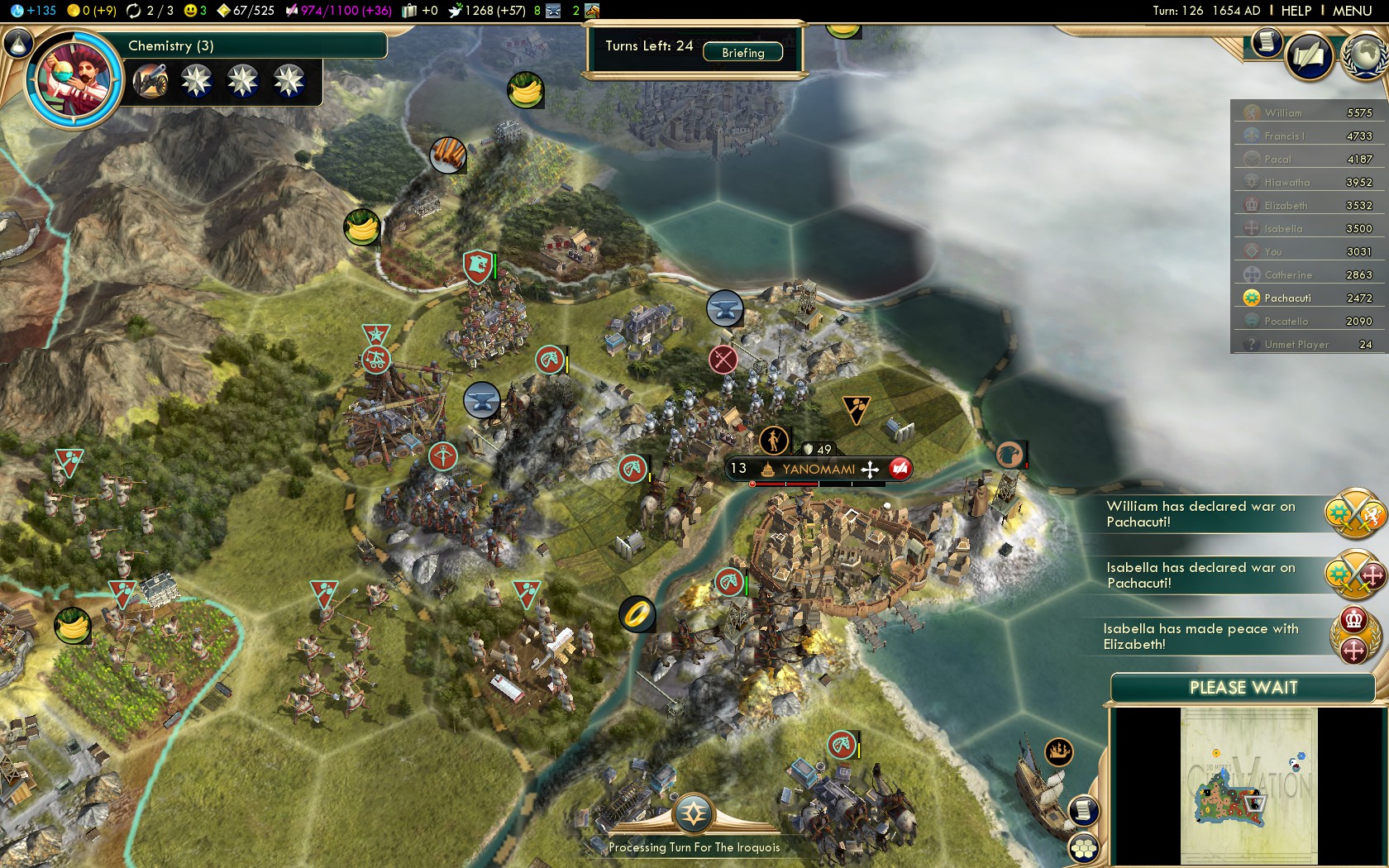The image size is (1389, 868).
Task: Open the small scroll button beside the scroll-and-quill
Action: [1266, 41]
